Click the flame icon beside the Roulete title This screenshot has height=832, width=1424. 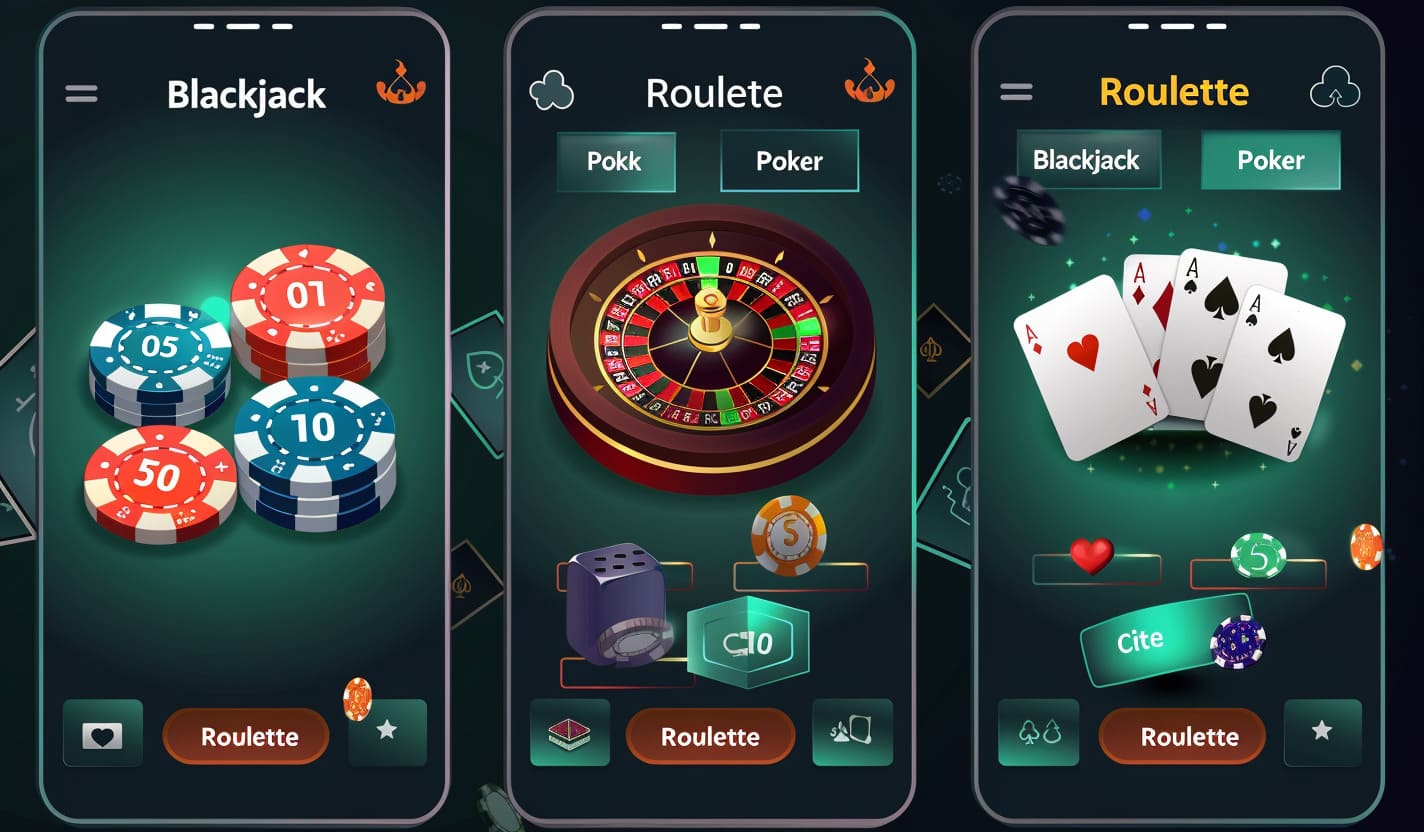[x=869, y=88]
